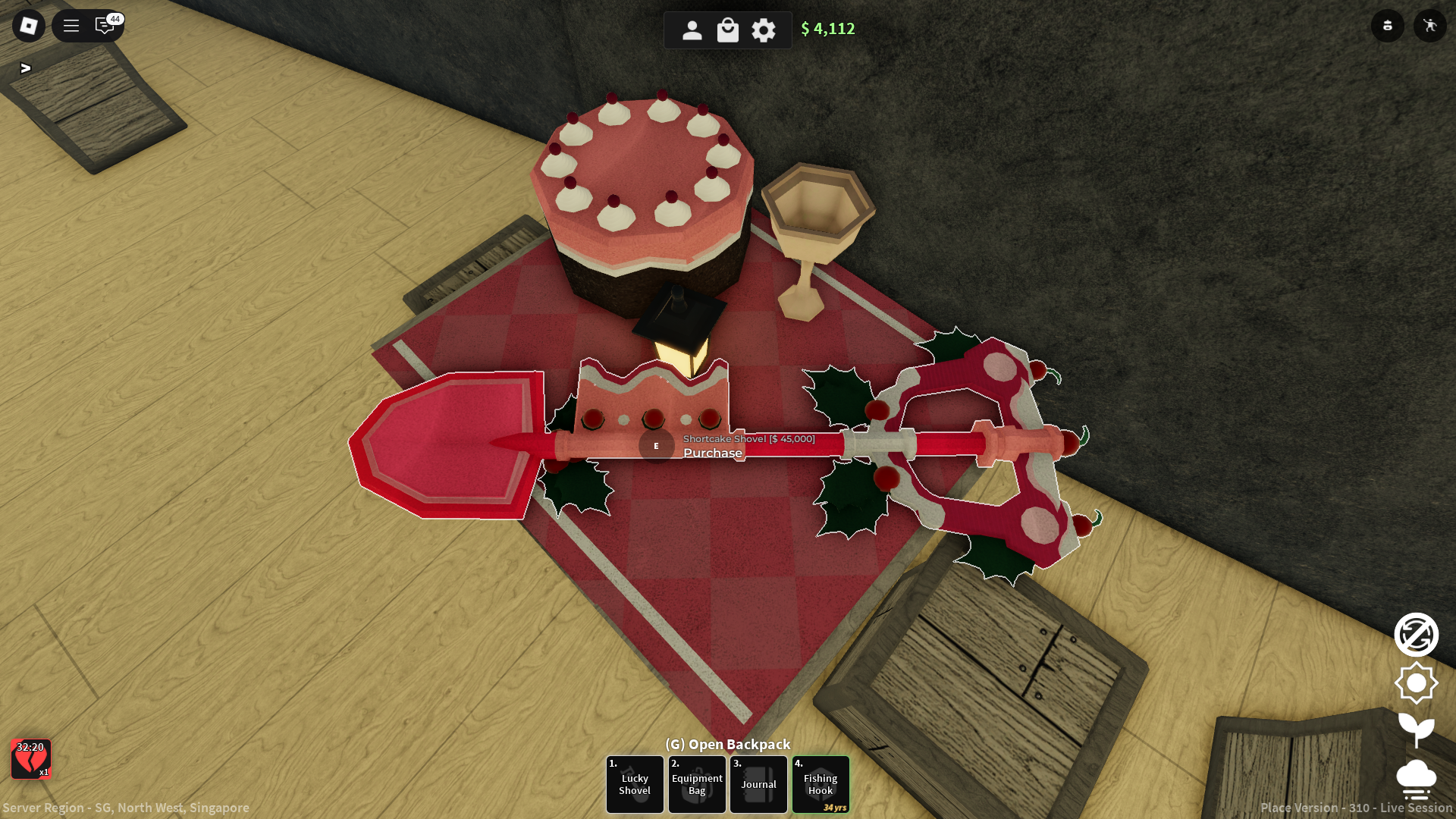The height and width of the screenshot is (819, 1456).
Task: Open Backpack using the label above hotbar
Action: (728, 744)
